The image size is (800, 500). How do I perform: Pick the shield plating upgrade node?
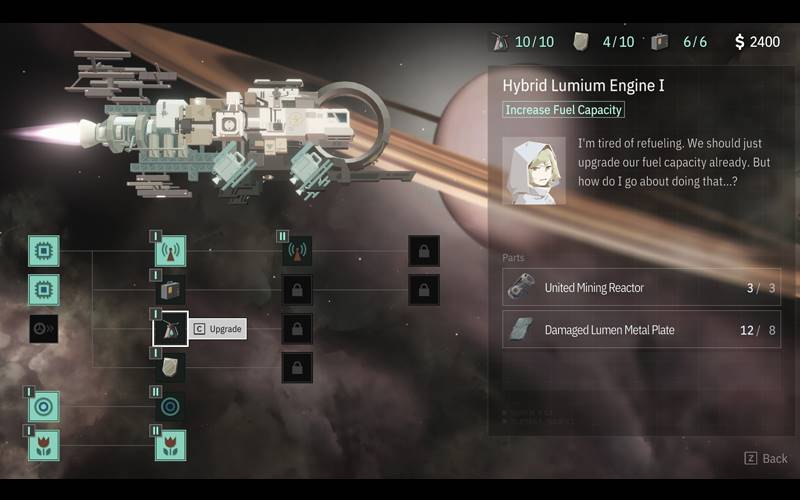point(170,368)
